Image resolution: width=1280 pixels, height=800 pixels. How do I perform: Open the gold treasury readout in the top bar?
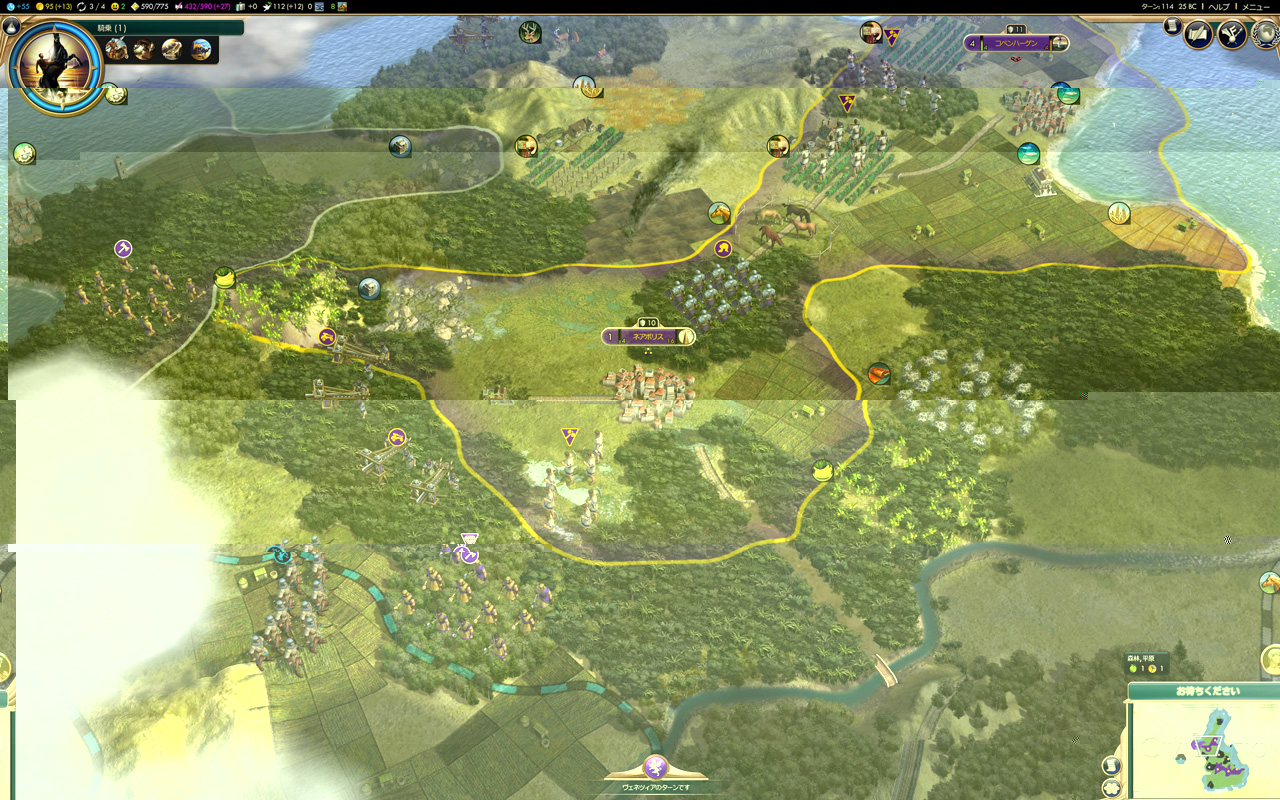point(49,6)
